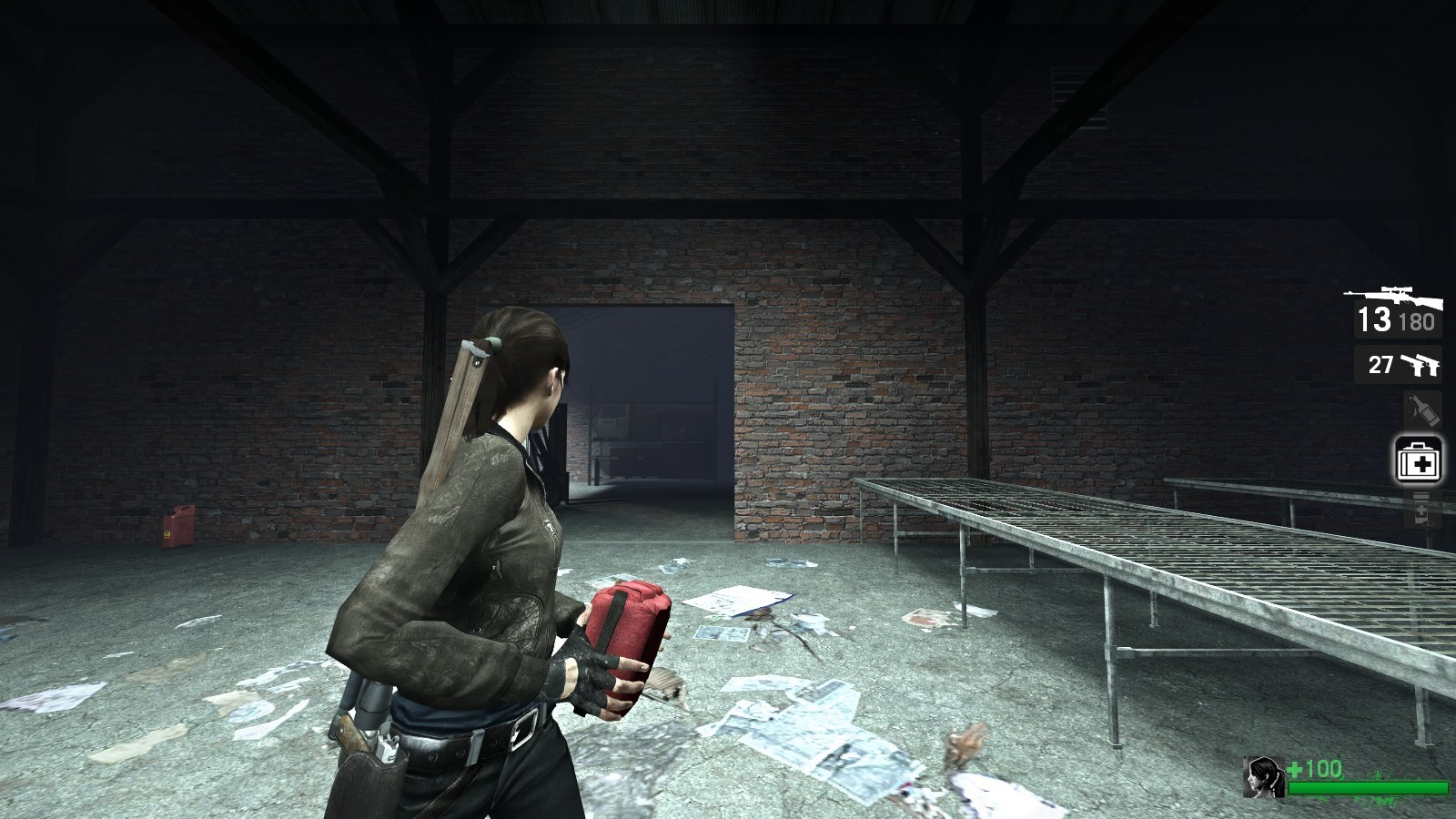This screenshot has height=819, width=1456.
Task: Click the red gas can near the wall
Action: [x=178, y=528]
